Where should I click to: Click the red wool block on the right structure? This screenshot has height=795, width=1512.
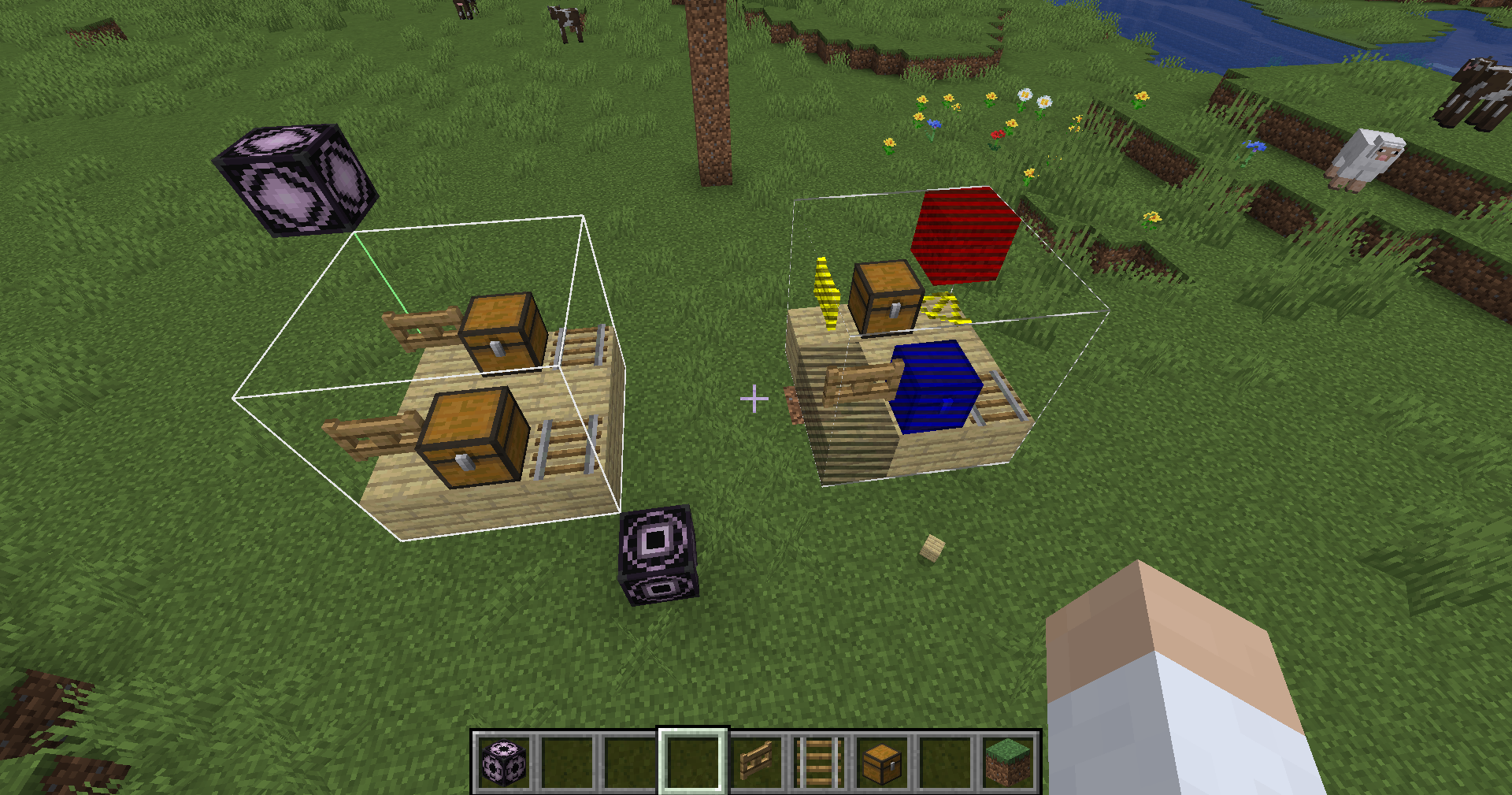(964, 236)
